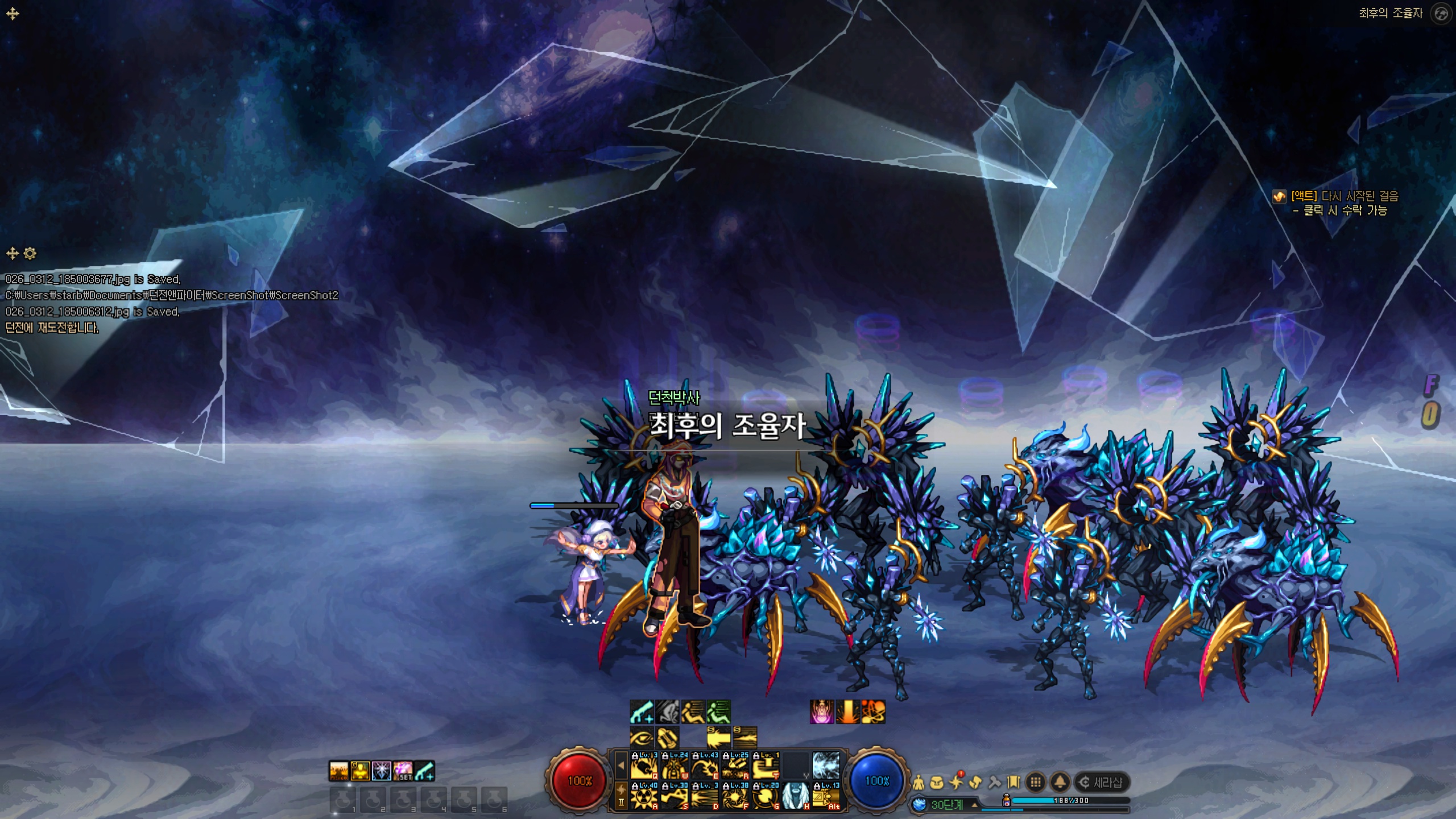Activate the Lv.40 radiation skill on A

644,796
